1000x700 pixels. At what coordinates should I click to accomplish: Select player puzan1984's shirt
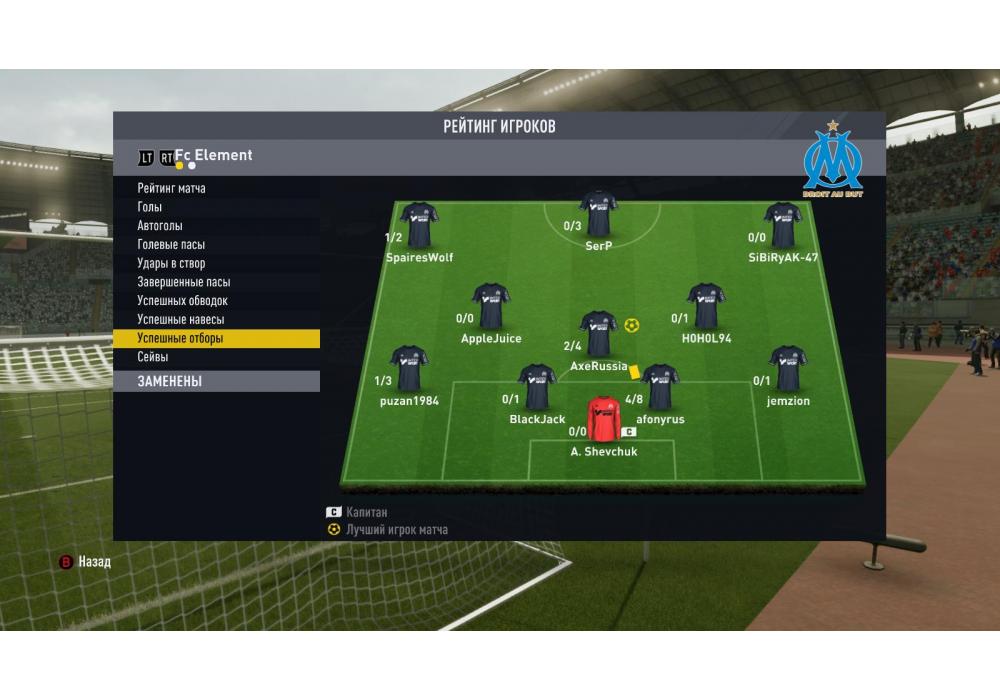coord(409,369)
